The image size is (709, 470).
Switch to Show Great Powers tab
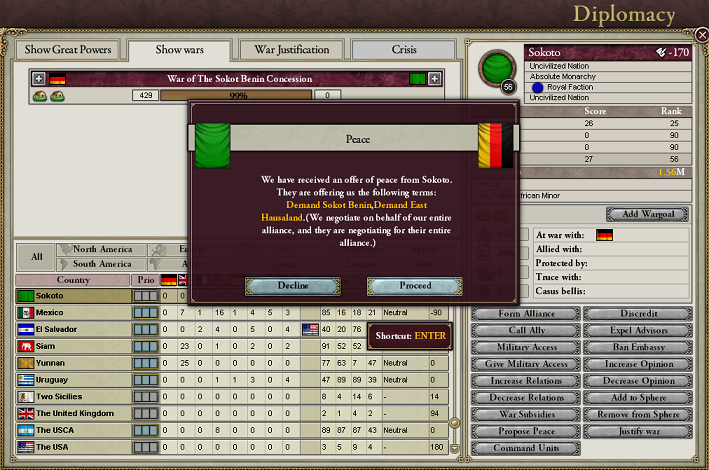(x=65, y=49)
